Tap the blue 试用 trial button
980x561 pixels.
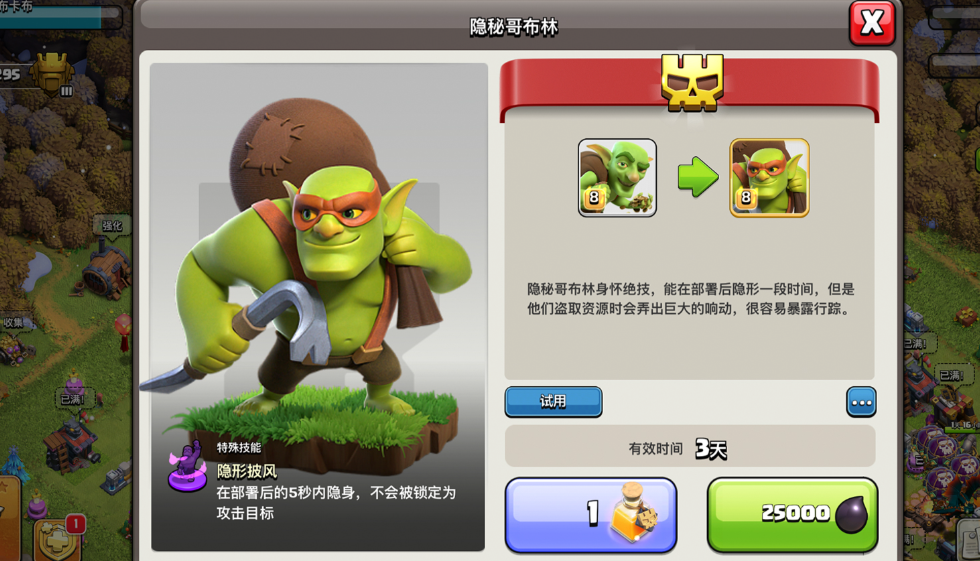(x=553, y=402)
